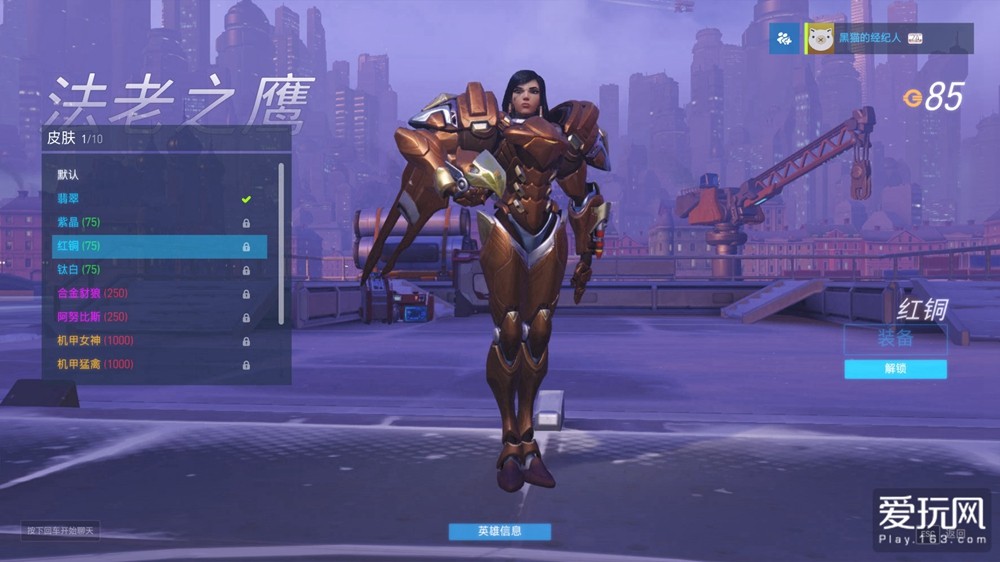Click the 装备 equip button
The width and height of the screenshot is (1000, 562).
point(895,339)
